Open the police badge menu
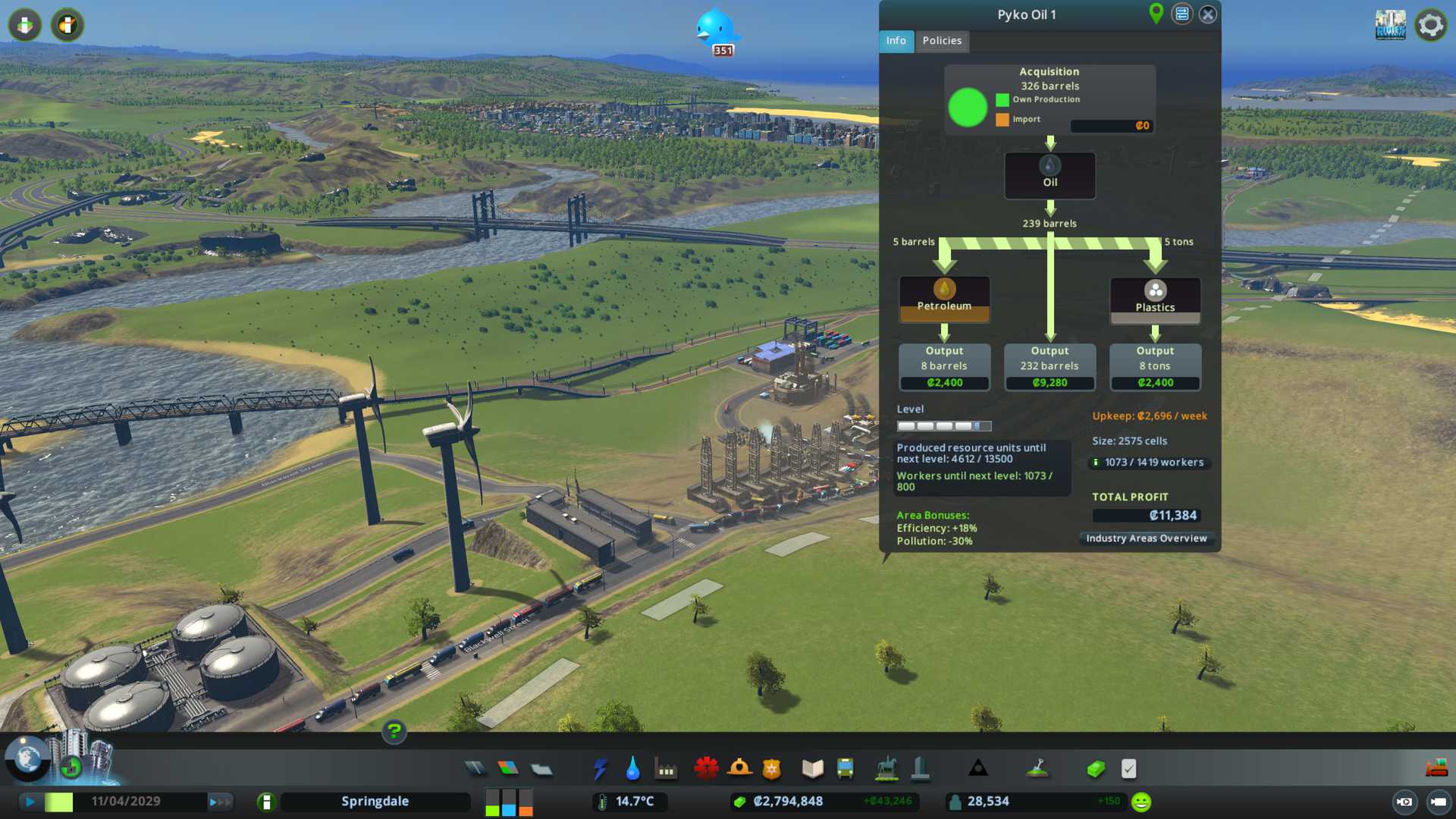The height and width of the screenshot is (819, 1456). [772, 769]
